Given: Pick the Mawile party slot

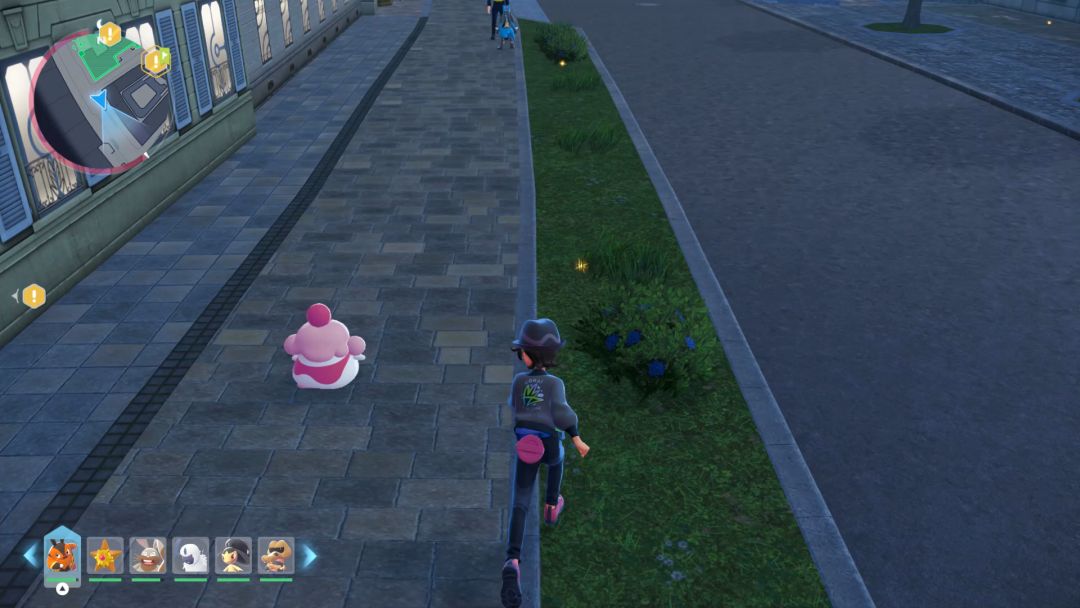Looking at the screenshot, I should point(233,555).
